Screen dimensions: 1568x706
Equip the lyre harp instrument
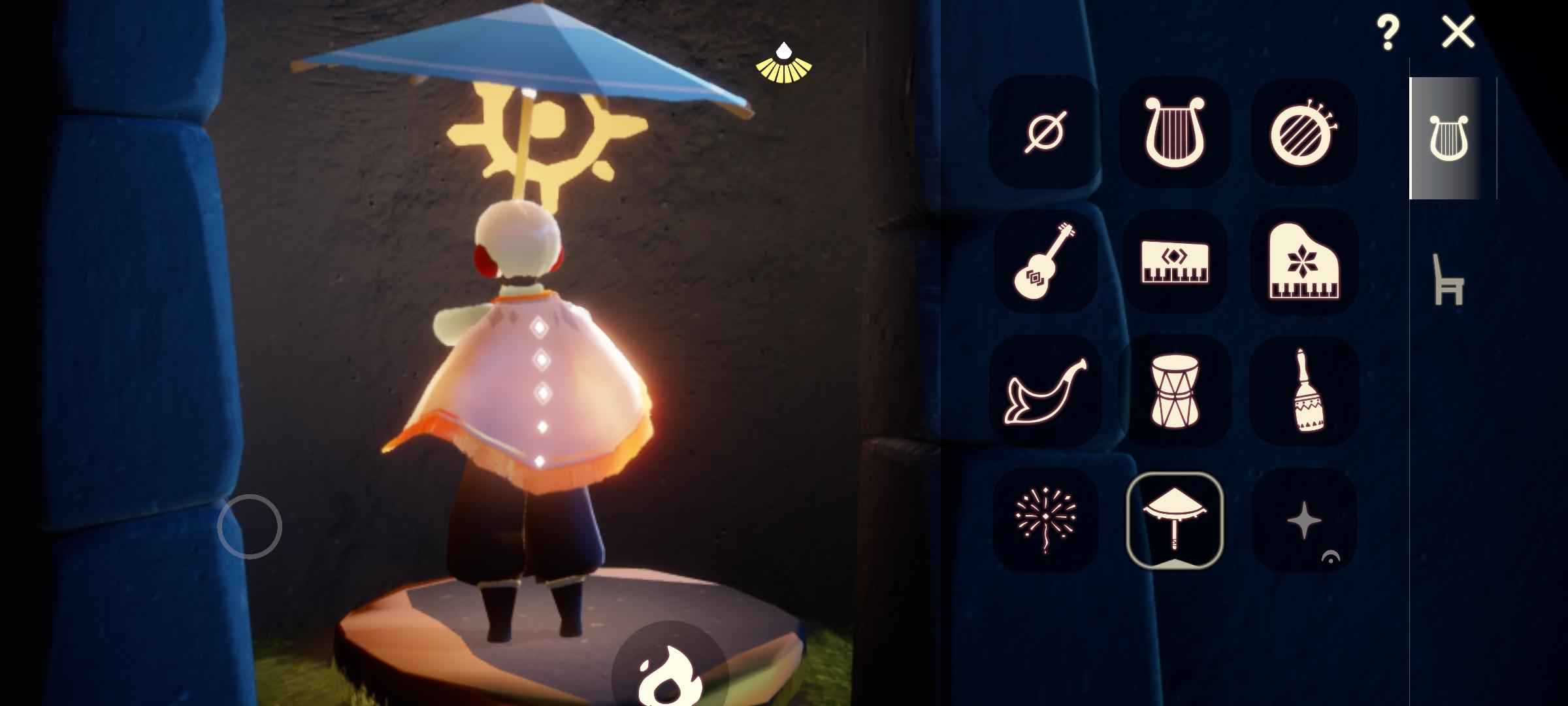pyautogui.click(x=1174, y=131)
